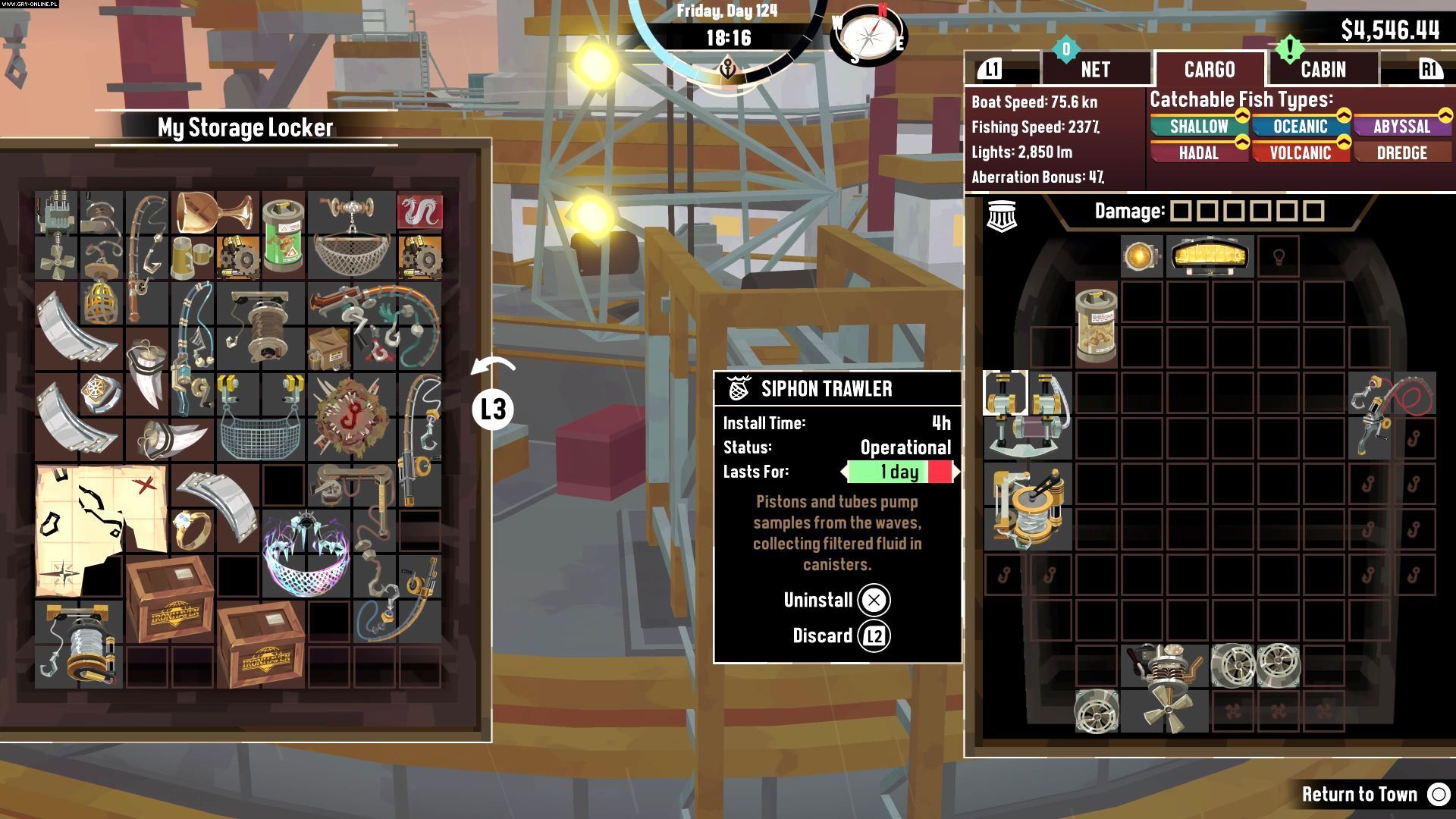Screen dimensions: 1456x819
Task: Choose the spool winch crane in cargo
Action: 1028,506
